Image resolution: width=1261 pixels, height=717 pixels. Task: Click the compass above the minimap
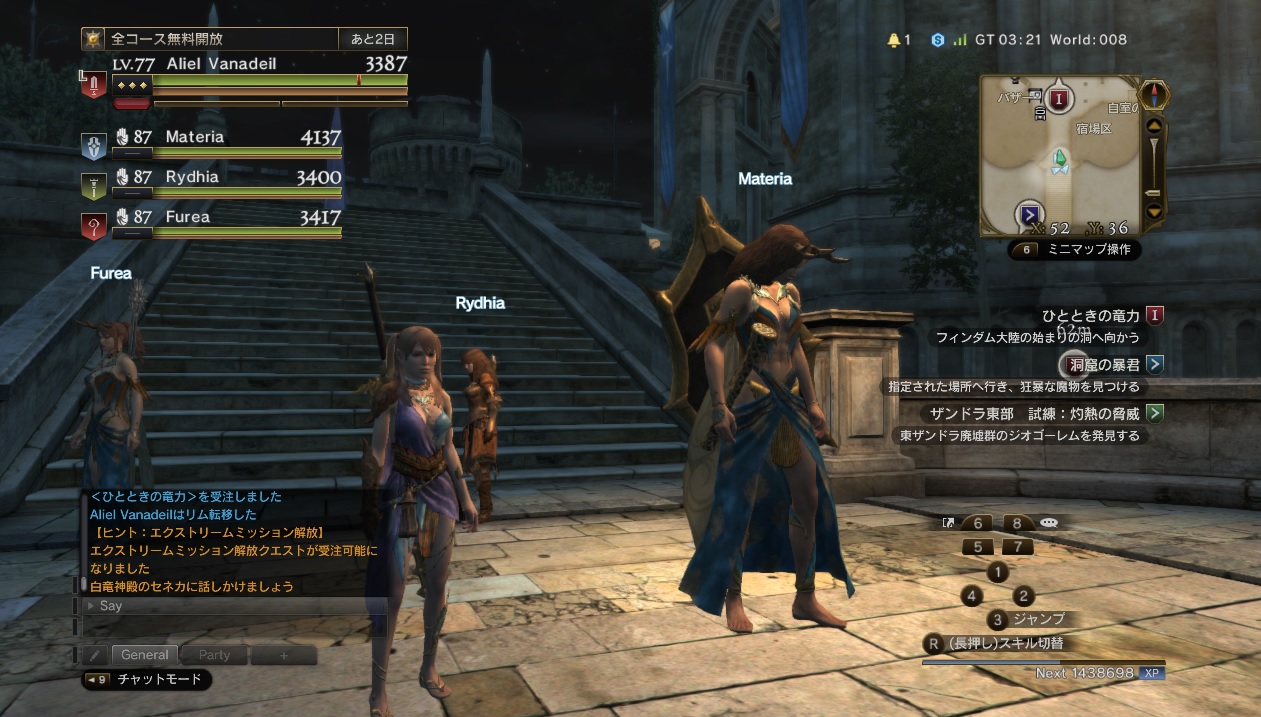click(x=1155, y=94)
